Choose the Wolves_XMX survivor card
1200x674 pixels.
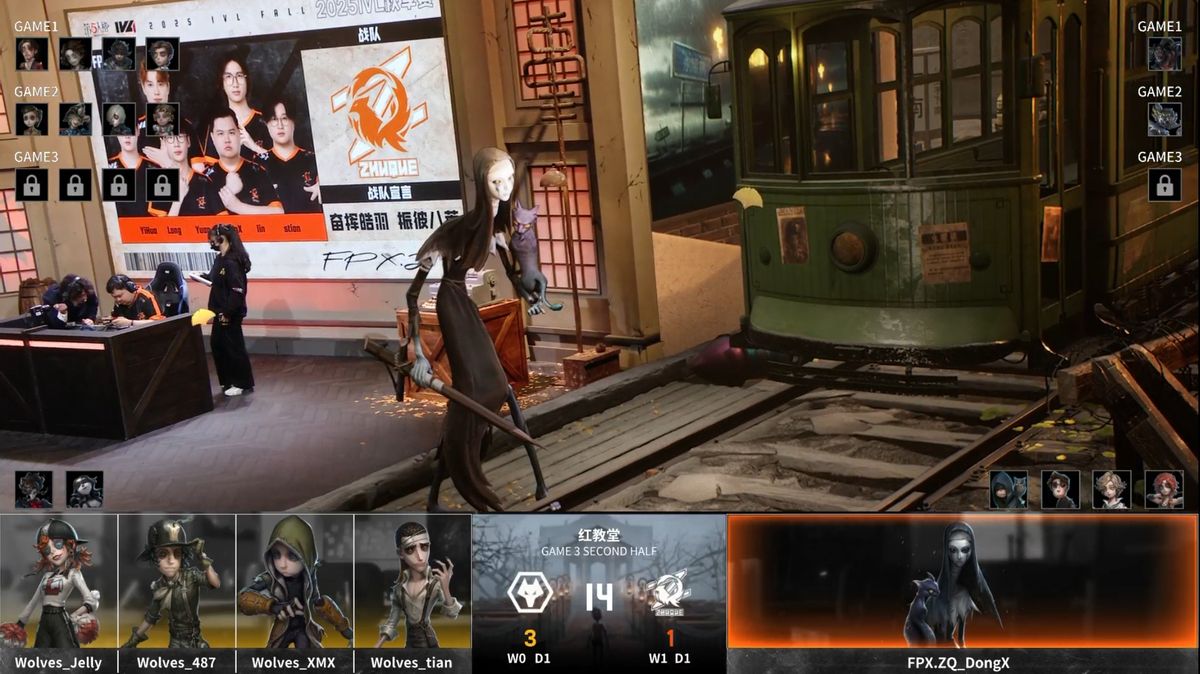pos(294,592)
